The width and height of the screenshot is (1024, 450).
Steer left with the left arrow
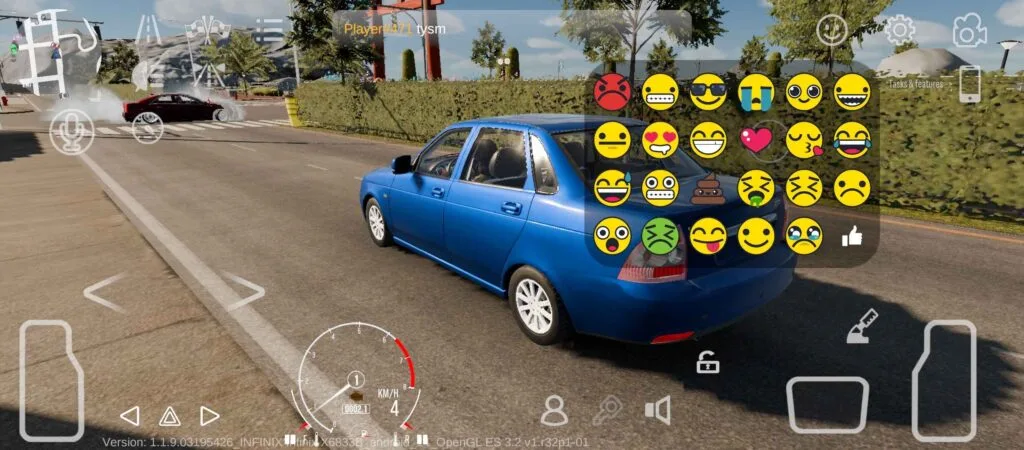click(103, 292)
